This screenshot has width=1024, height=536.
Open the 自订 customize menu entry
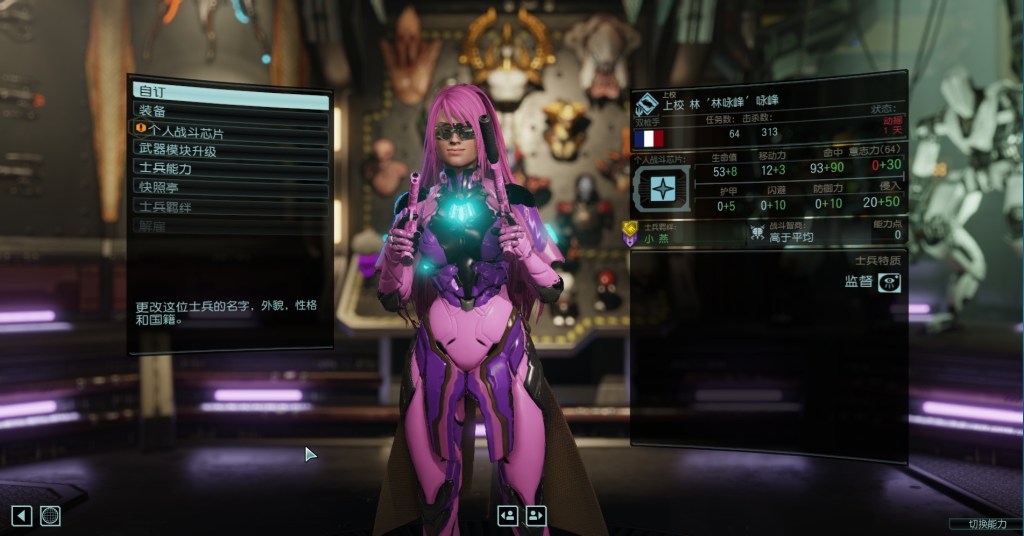(231, 92)
